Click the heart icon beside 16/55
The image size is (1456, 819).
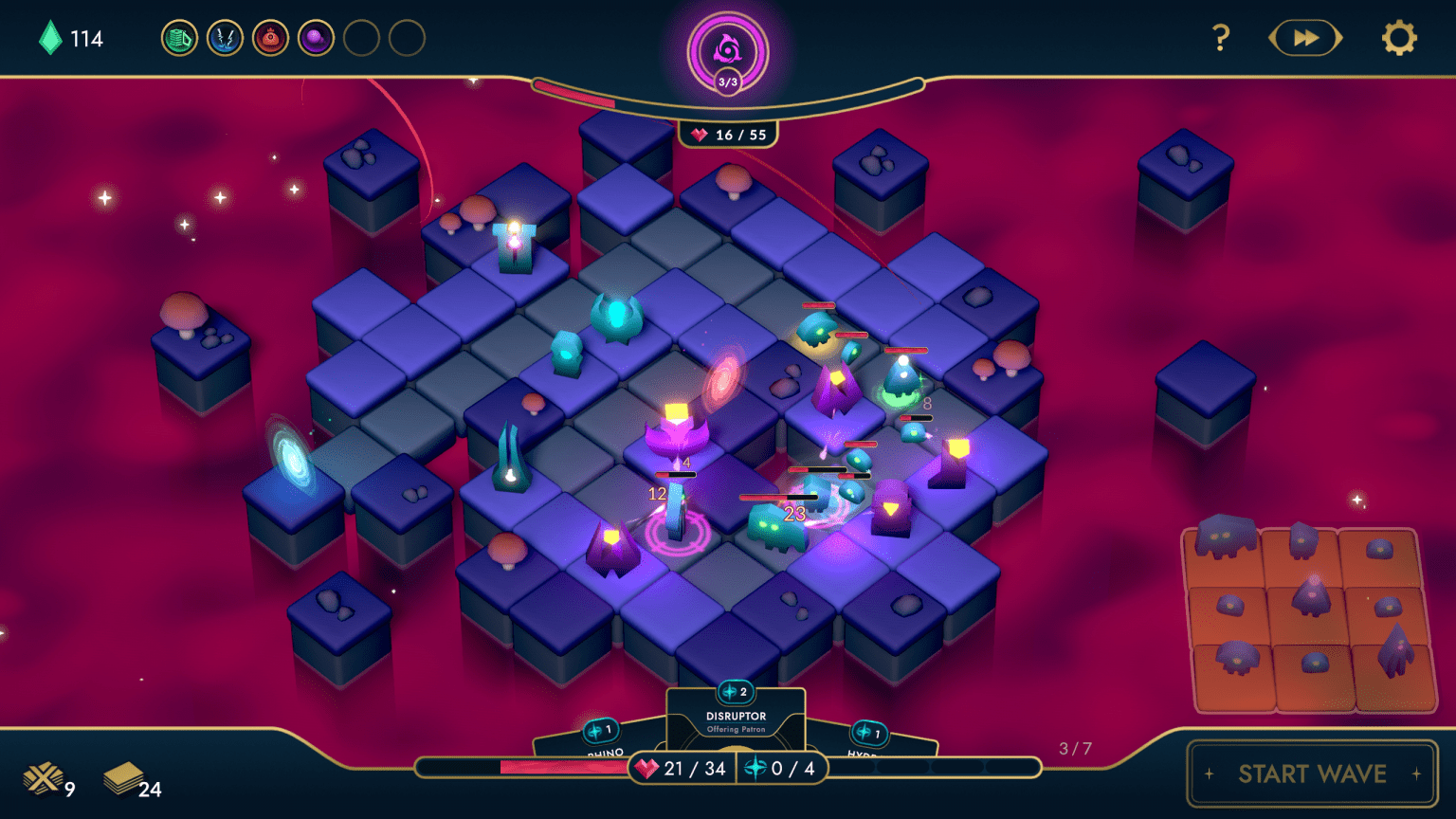coord(699,135)
